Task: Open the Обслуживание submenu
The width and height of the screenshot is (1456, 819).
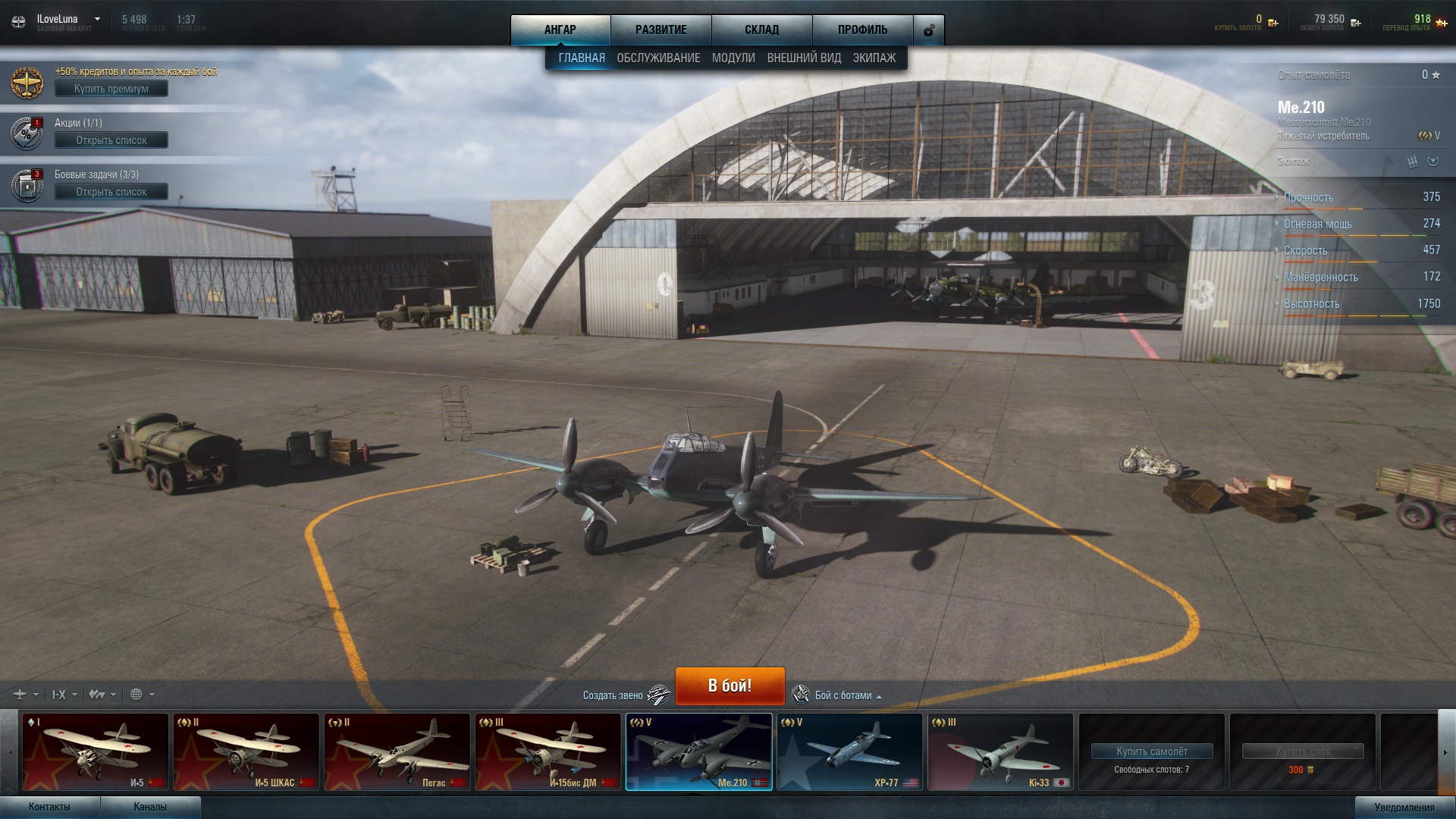Action: point(658,58)
